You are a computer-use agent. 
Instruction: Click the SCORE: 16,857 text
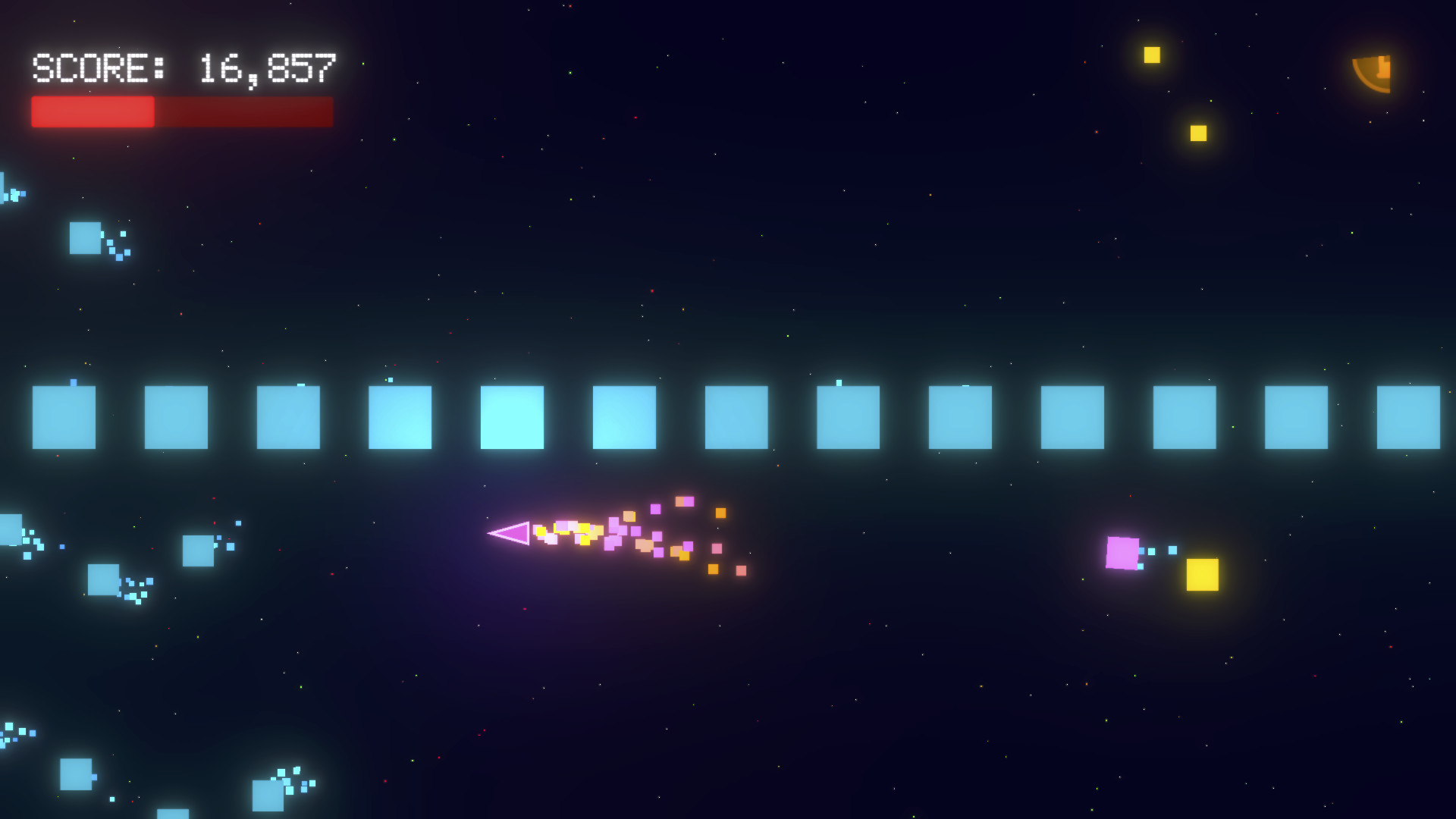click(182, 68)
